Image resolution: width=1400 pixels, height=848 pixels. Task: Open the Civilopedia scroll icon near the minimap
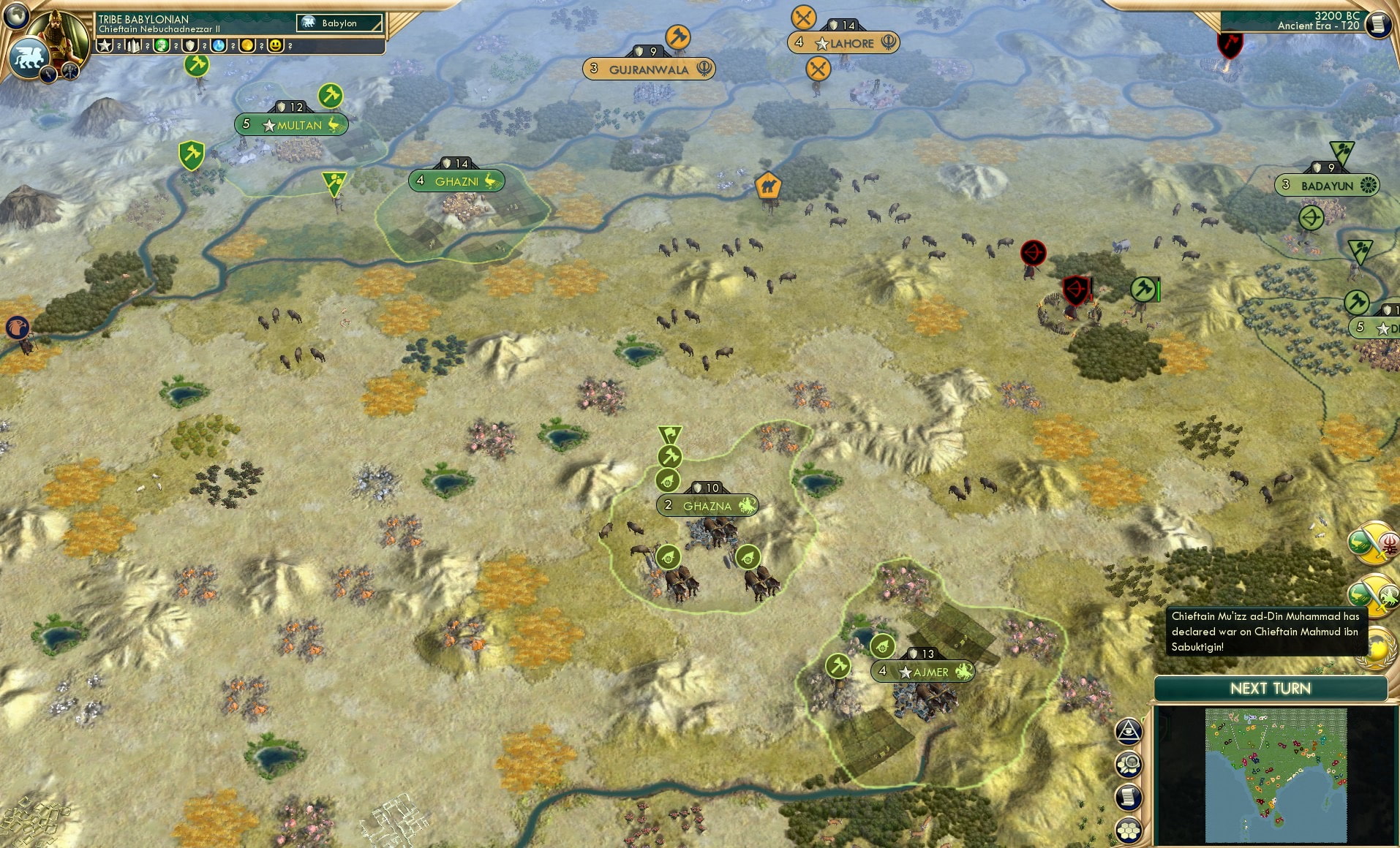[x=1129, y=798]
